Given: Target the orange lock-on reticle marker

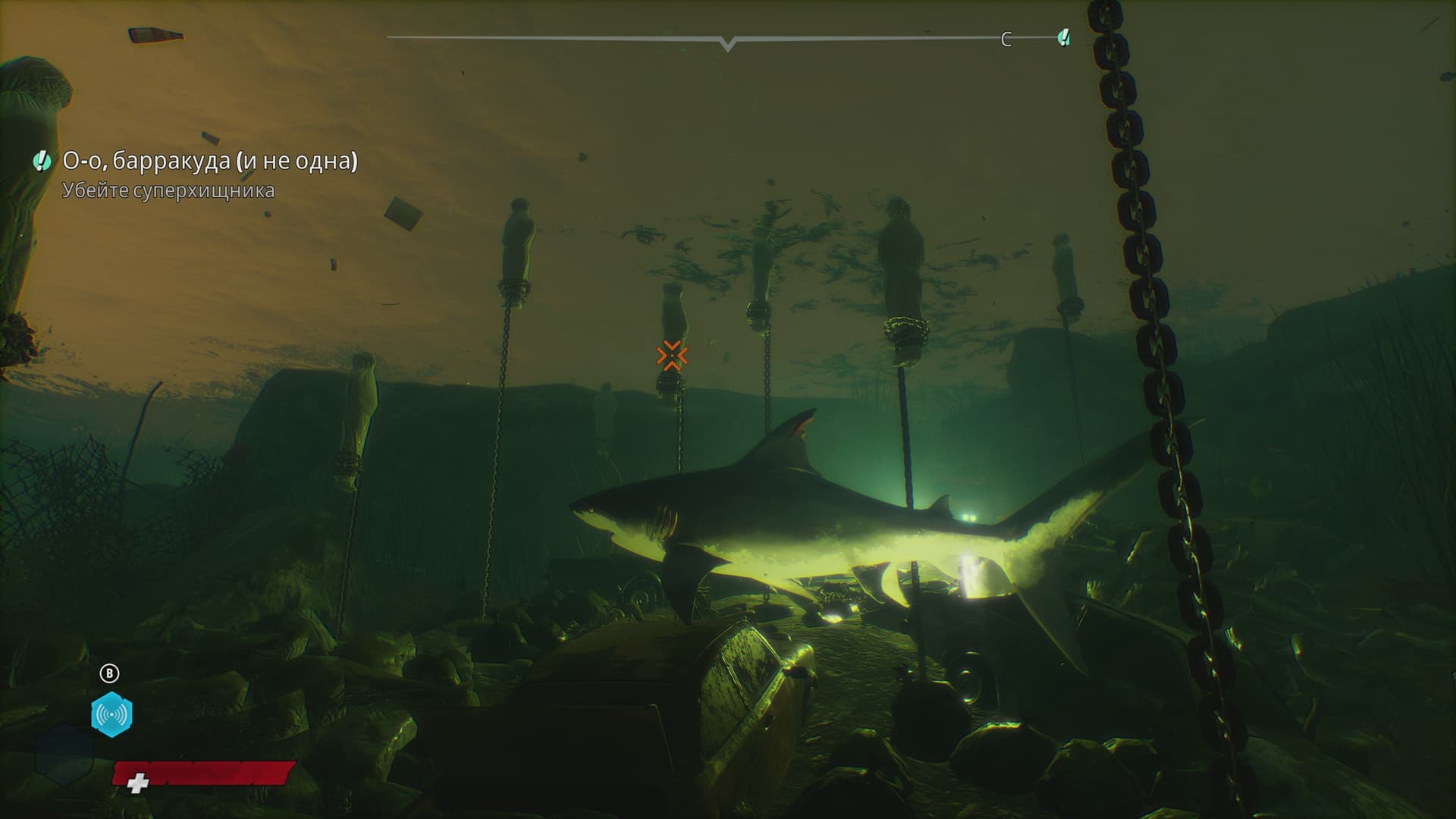Looking at the screenshot, I should point(672,356).
